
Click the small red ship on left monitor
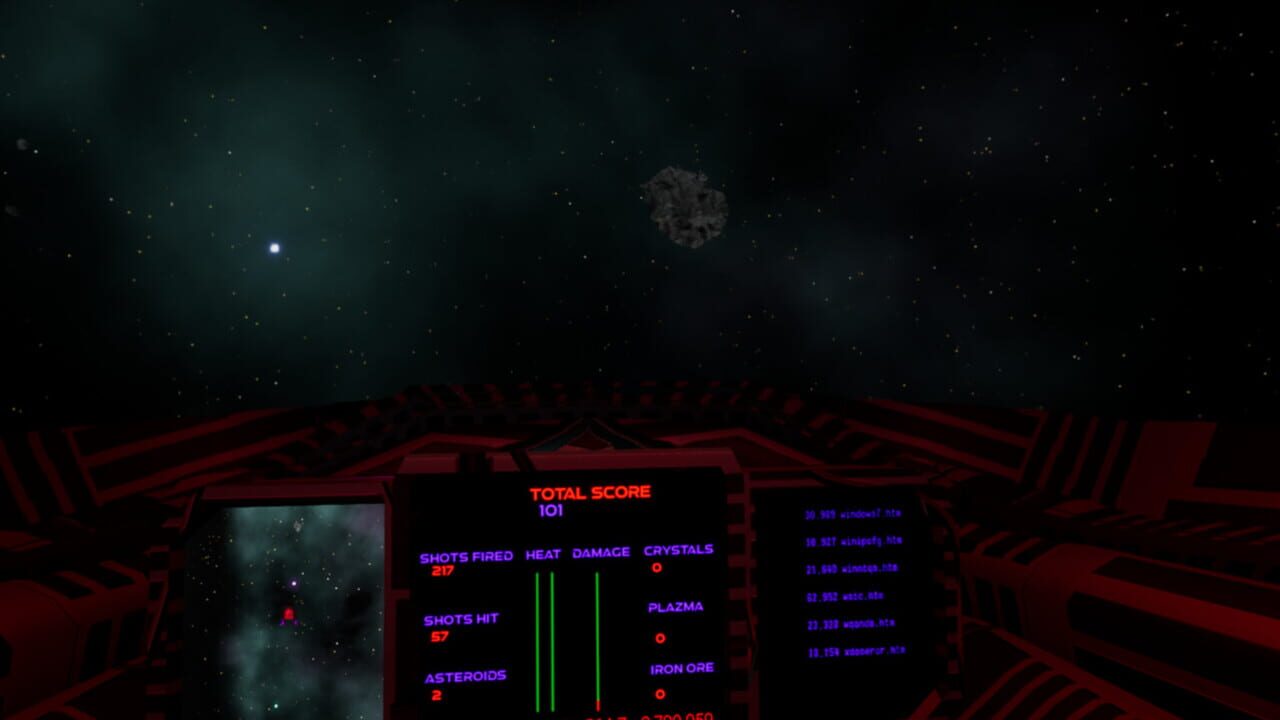pyautogui.click(x=287, y=617)
